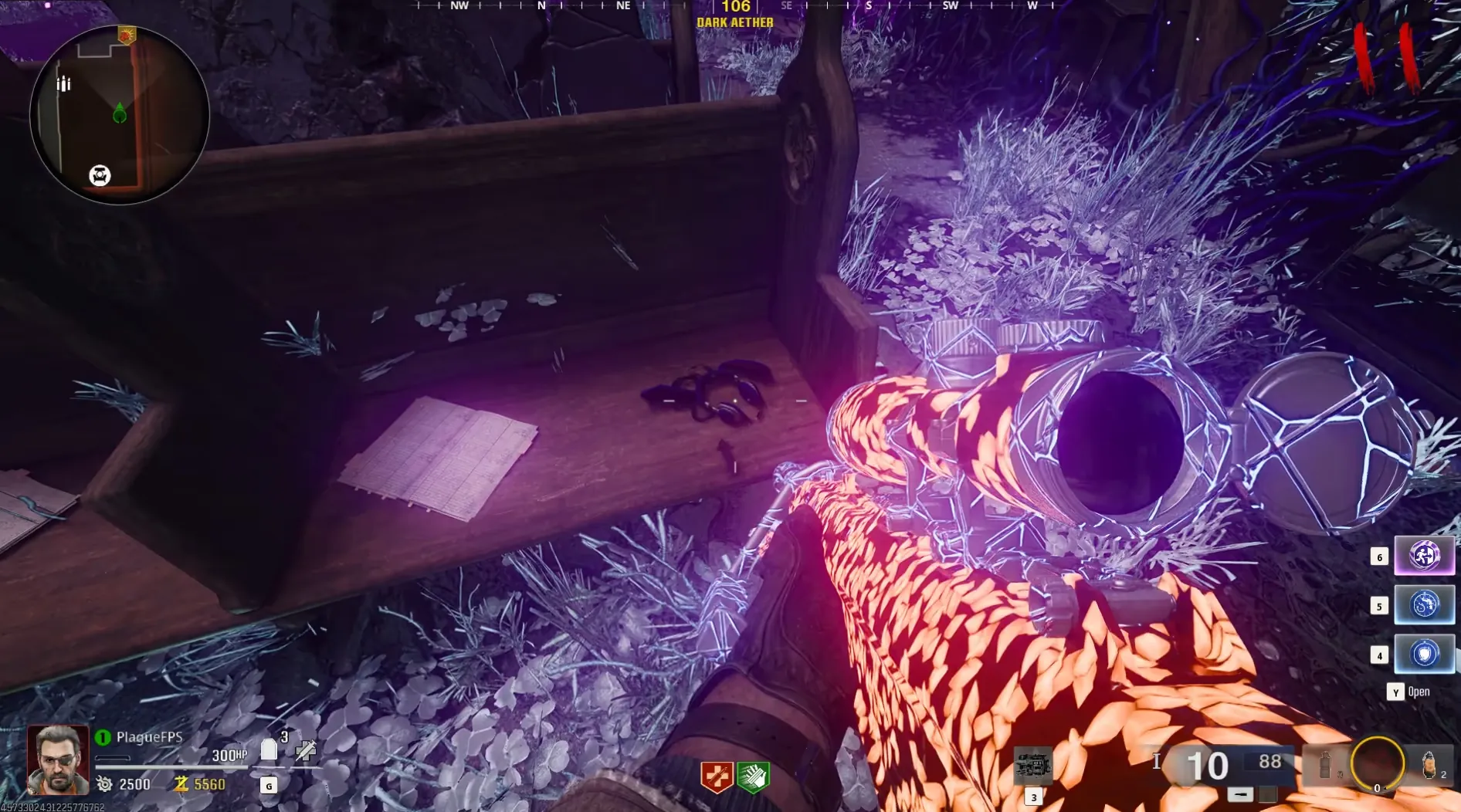Screen dimensions: 1461x812
Task: Select the green hand perk icon
Action: [753, 776]
